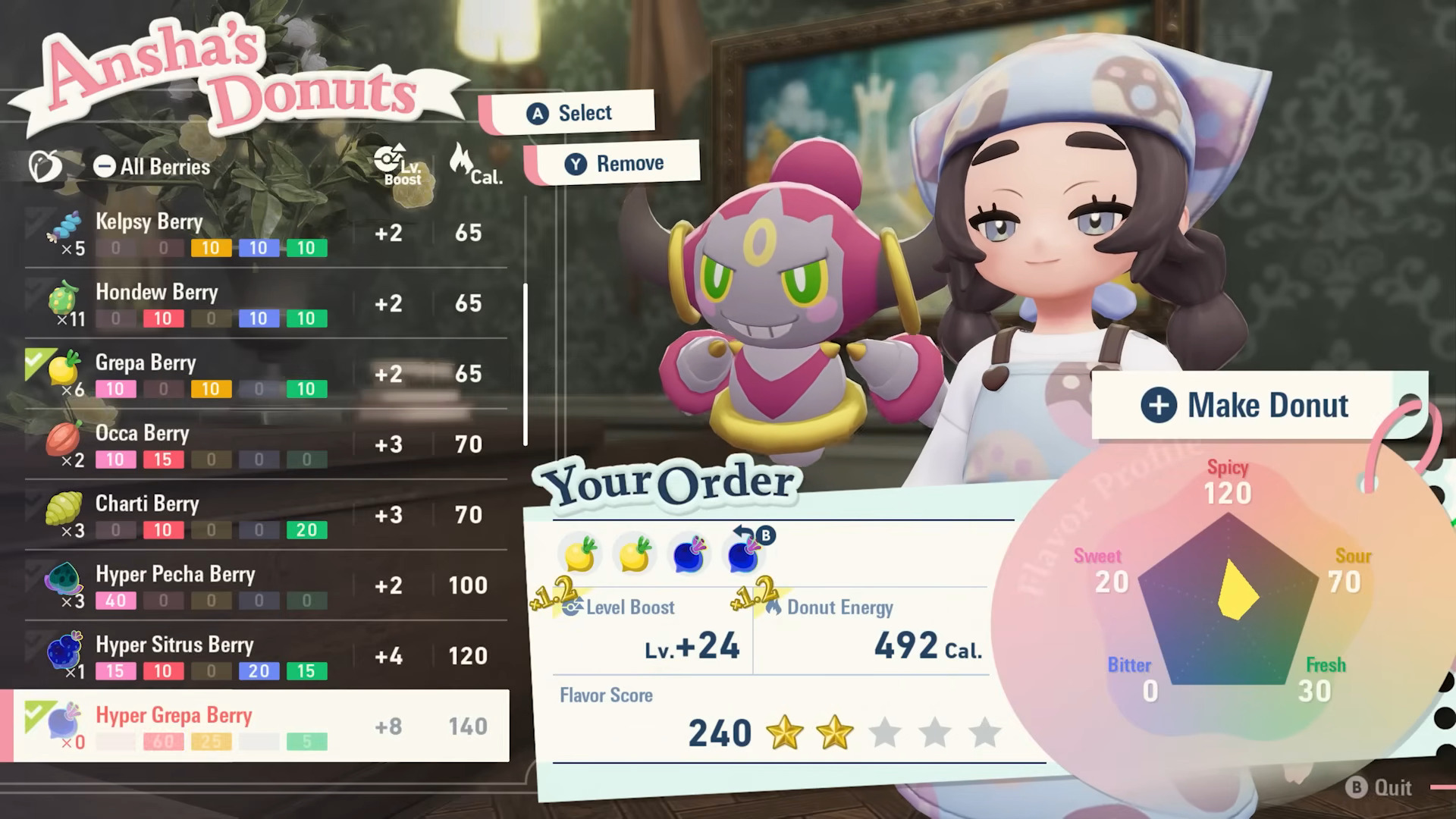The height and width of the screenshot is (819, 1456).
Task: Click the Poké Ball icon beside Level Boost
Action: coord(570,607)
